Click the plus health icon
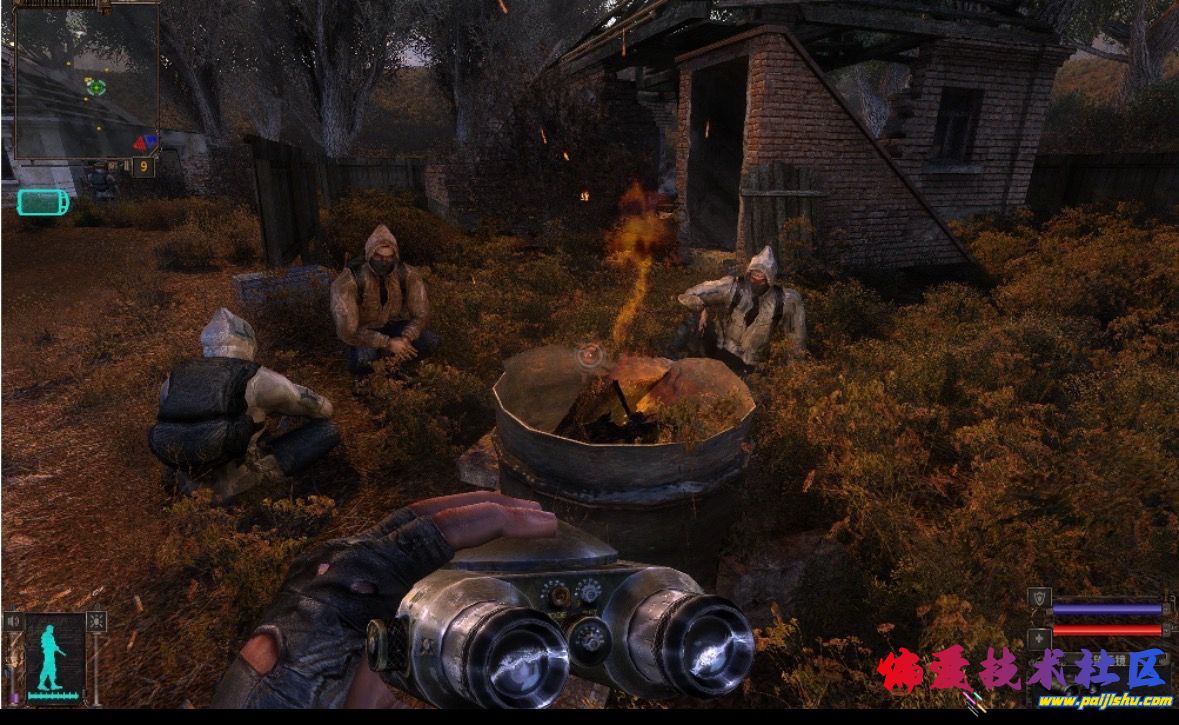1179x725 pixels. tap(1039, 637)
